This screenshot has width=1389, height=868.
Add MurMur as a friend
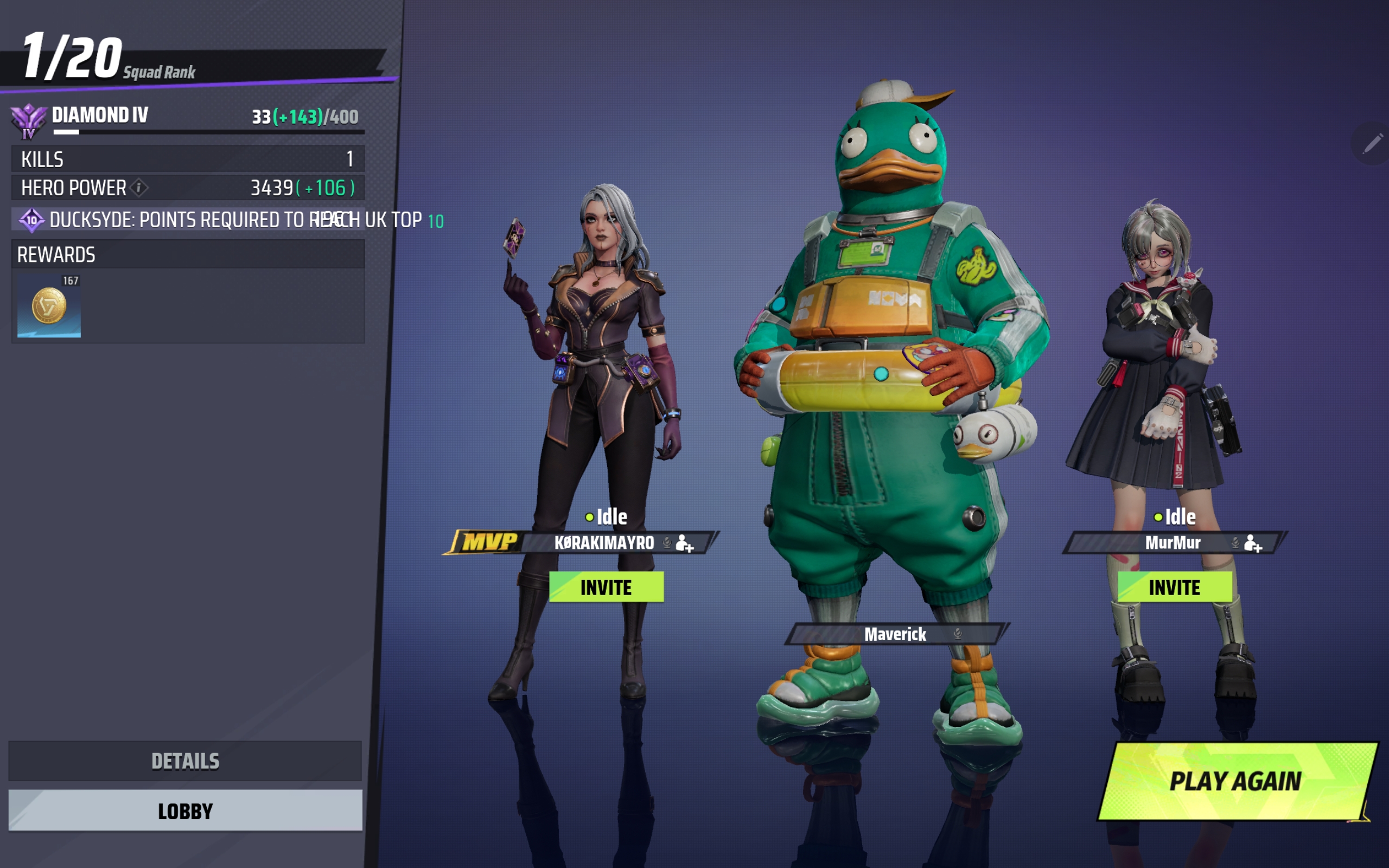pyautogui.click(x=1253, y=543)
